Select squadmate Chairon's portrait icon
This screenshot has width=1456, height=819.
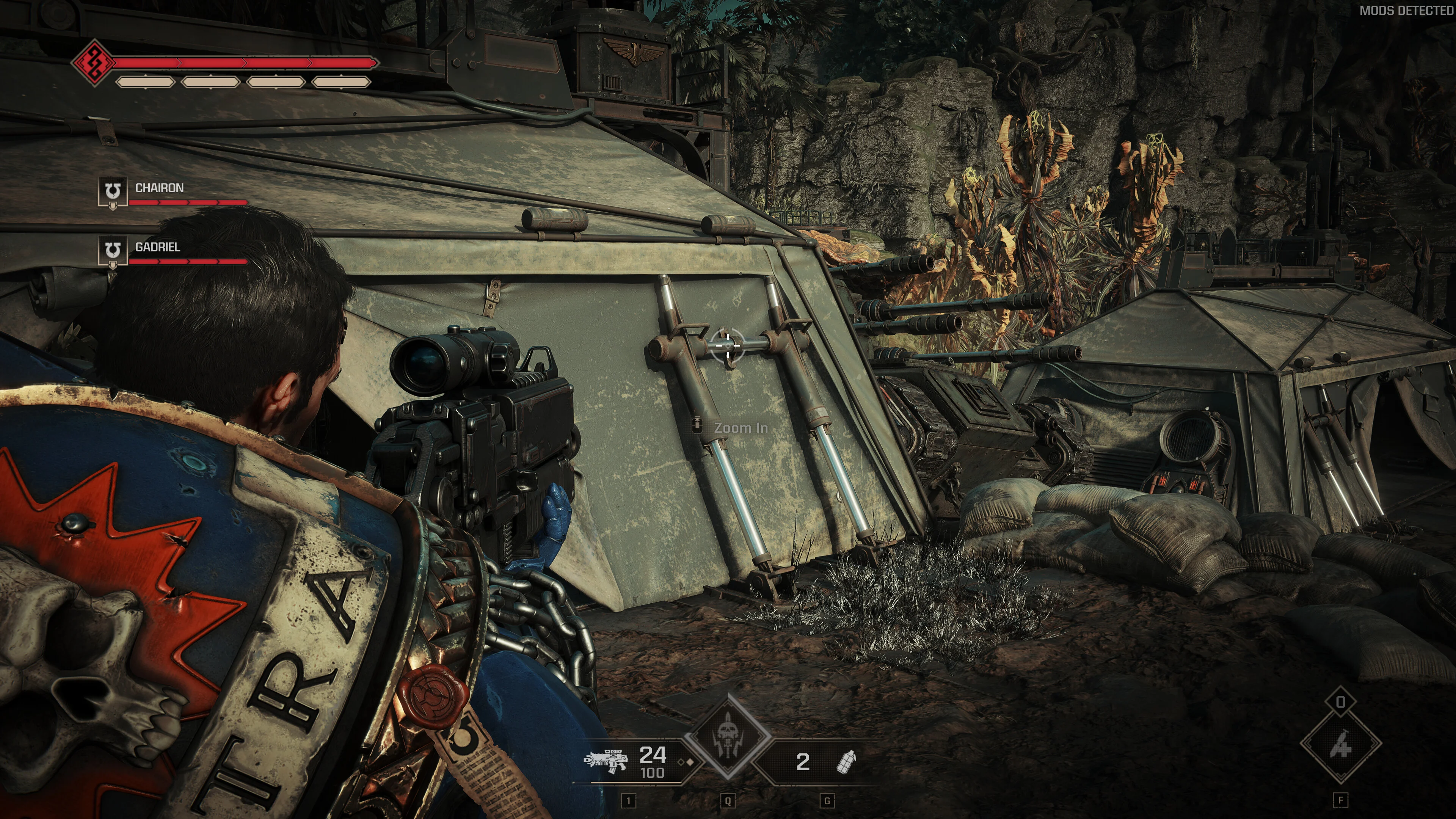tap(113, 191)
